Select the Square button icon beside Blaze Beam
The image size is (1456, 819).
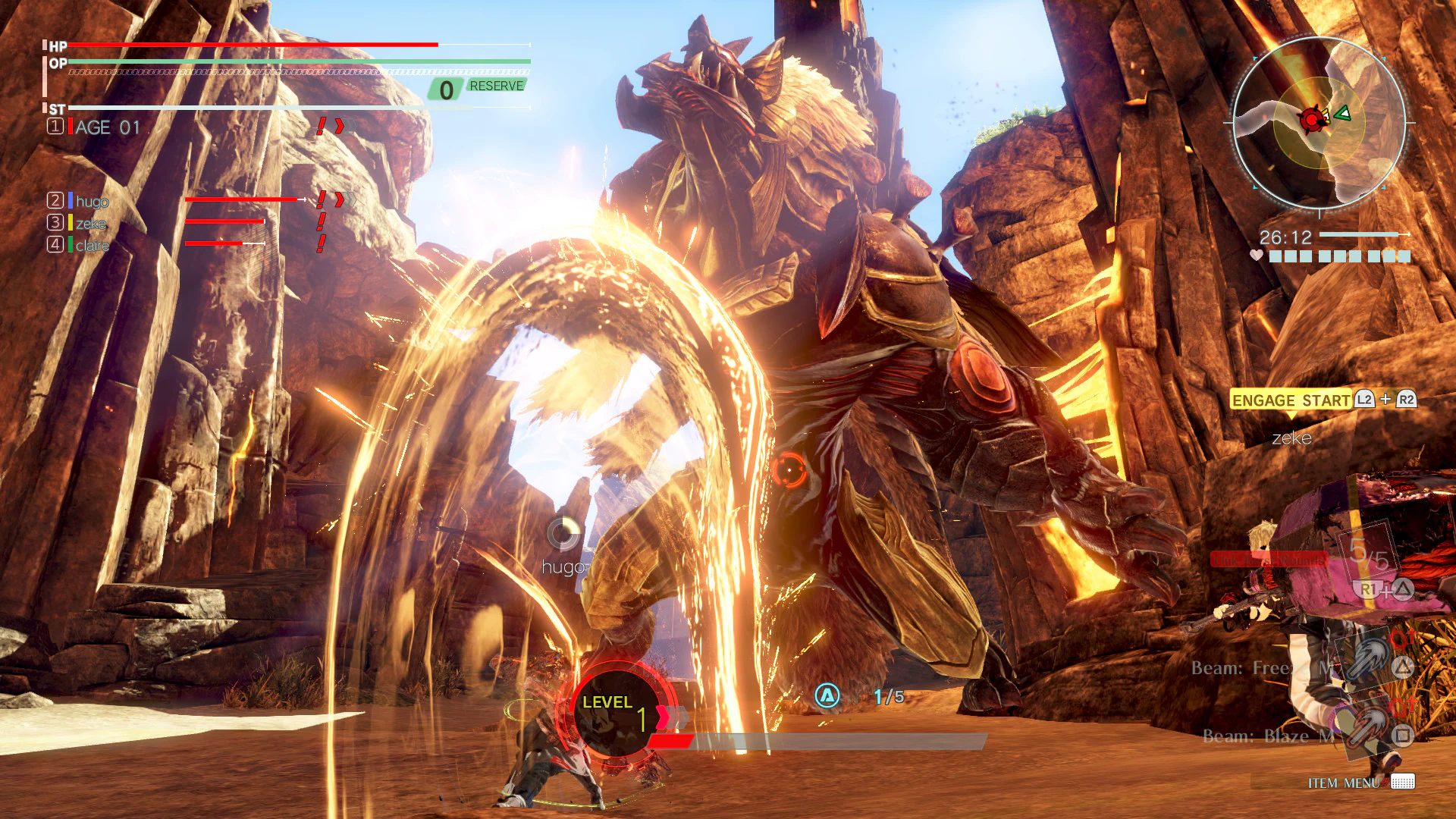pyautogui.click(x=1401, y=736)
